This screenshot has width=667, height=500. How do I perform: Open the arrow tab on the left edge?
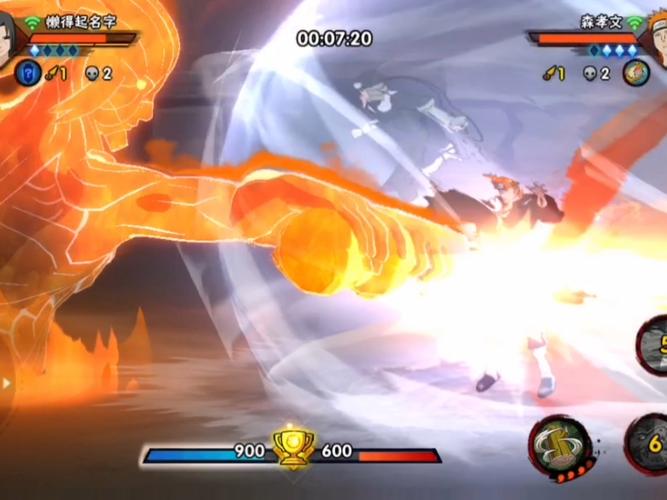coord(6,382)
